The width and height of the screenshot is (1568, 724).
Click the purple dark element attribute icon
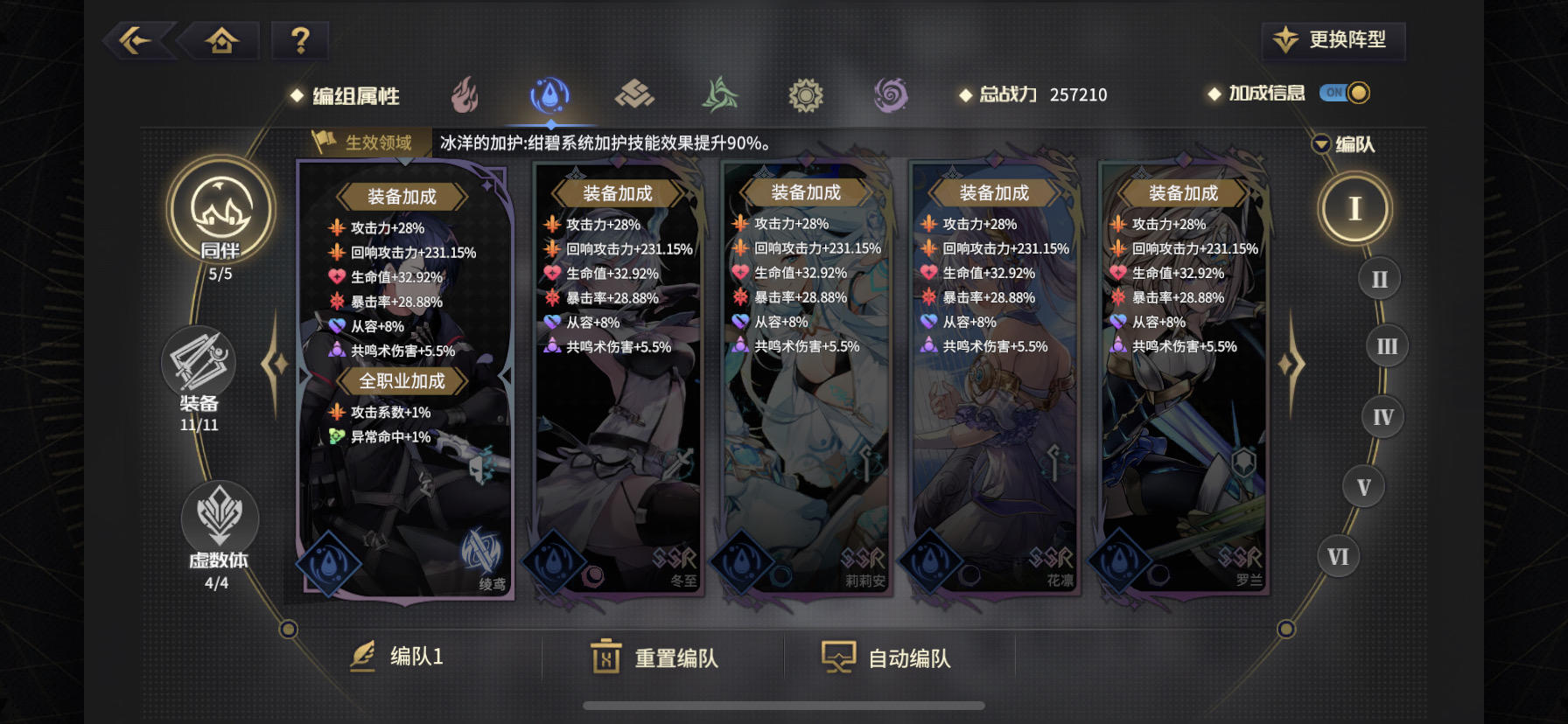coord(891,96)
